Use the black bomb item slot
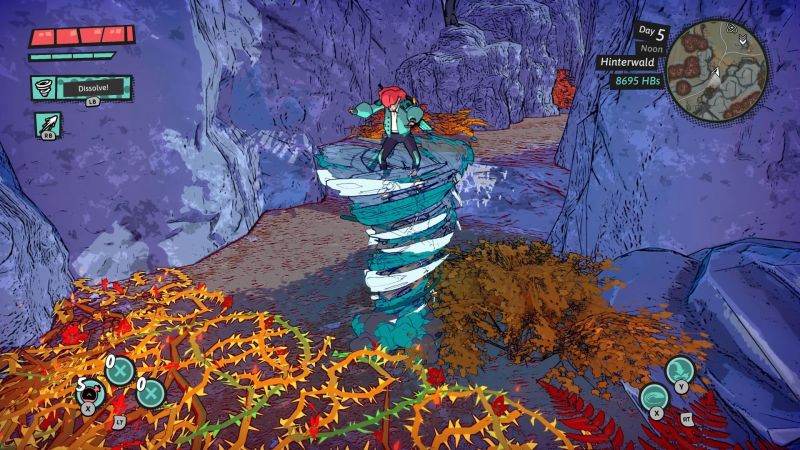 click(90, 392)
